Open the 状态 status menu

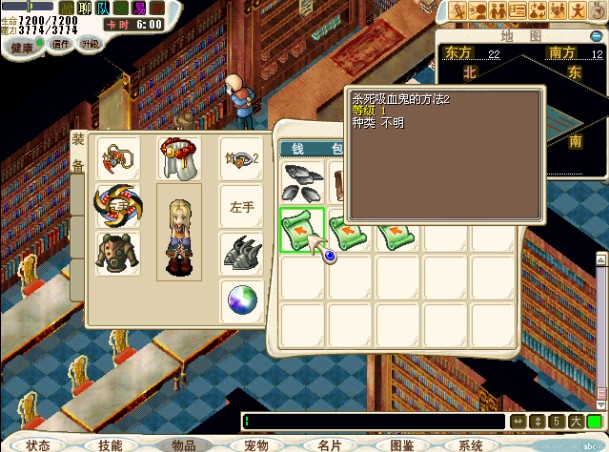pos(39,445)
